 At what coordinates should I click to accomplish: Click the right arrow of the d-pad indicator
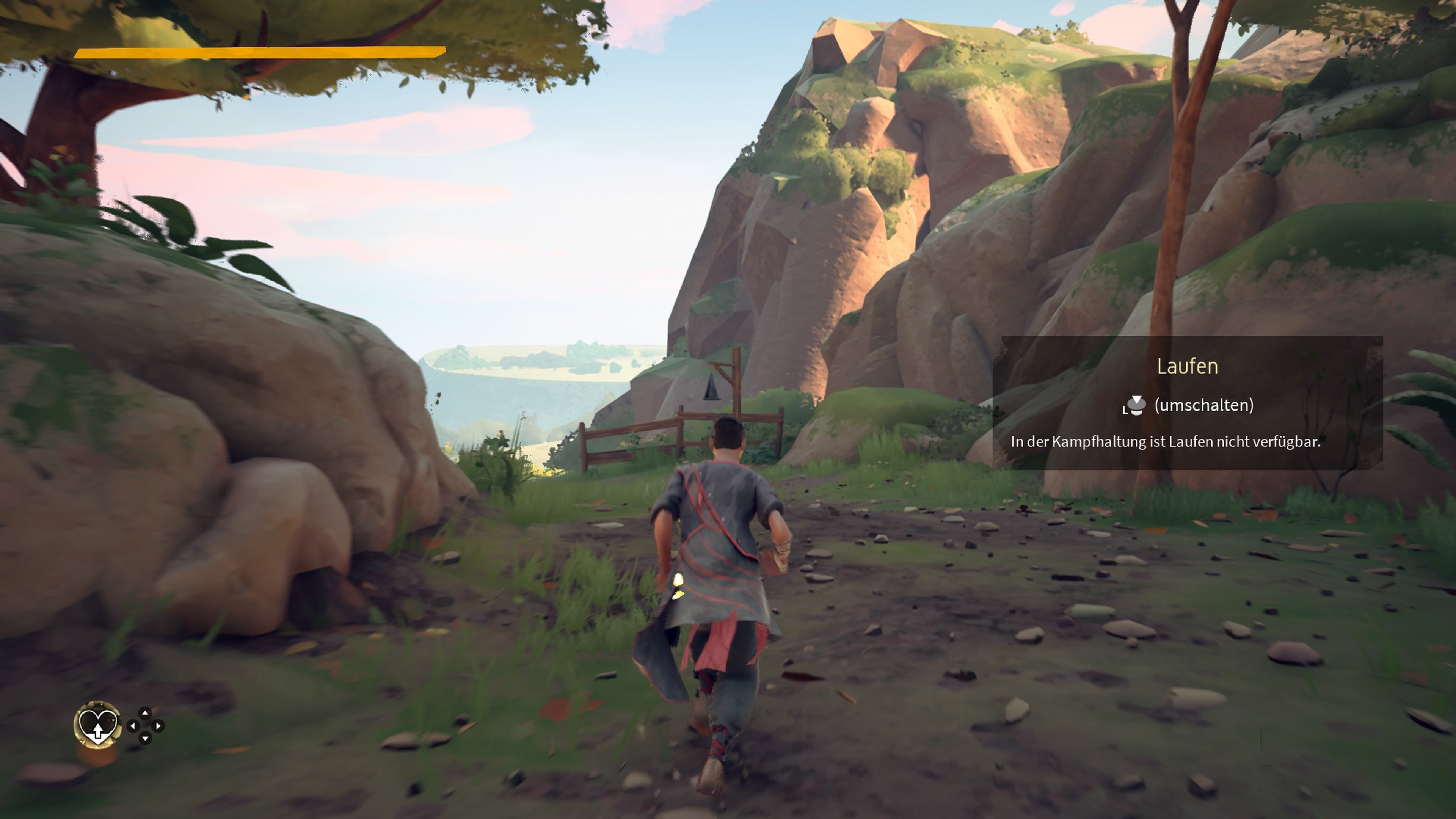(x=159, y=726)
